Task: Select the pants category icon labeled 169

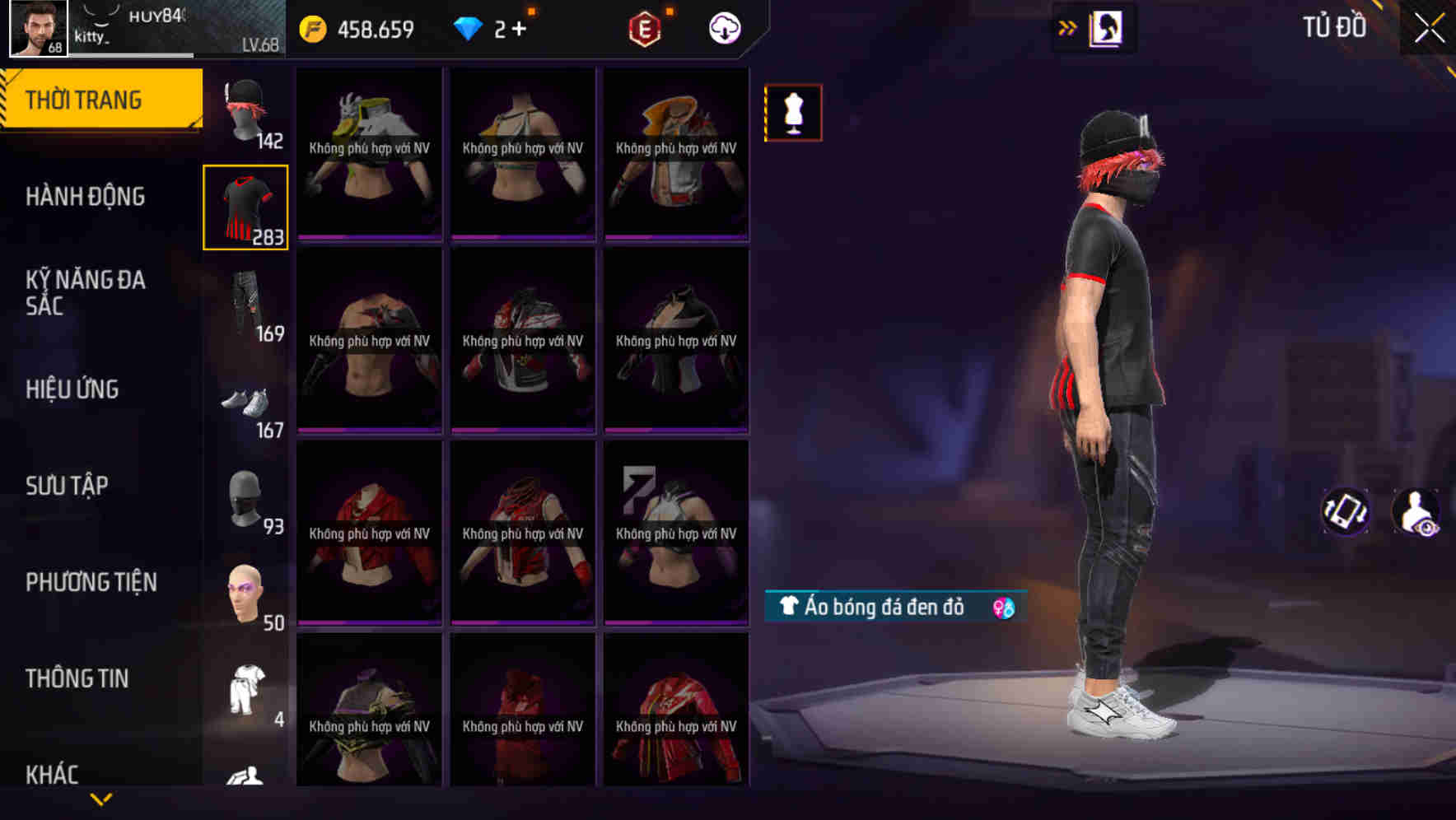Action: click(245, 301)
